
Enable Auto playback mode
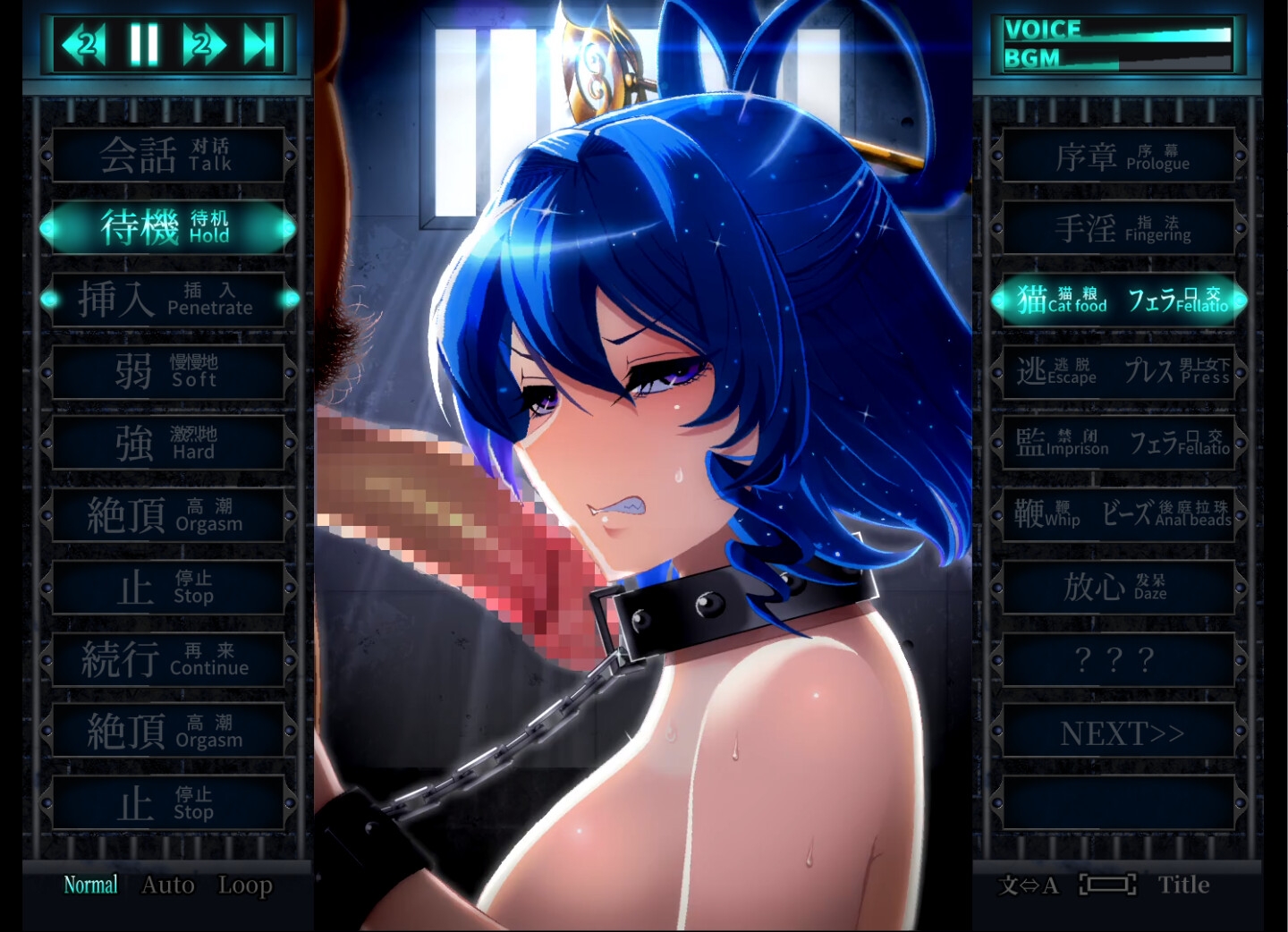tap(166, 885)
